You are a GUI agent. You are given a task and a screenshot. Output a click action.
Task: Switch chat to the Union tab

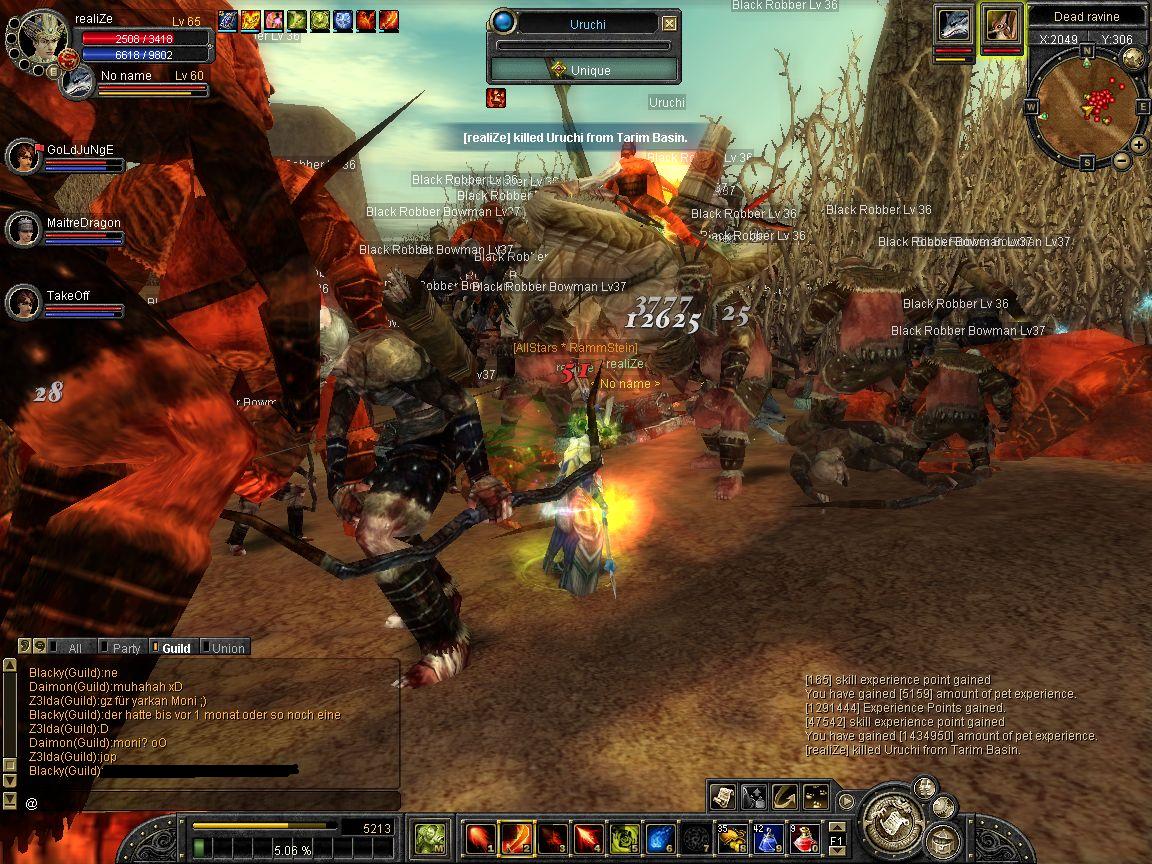click(x=226, y=648)
